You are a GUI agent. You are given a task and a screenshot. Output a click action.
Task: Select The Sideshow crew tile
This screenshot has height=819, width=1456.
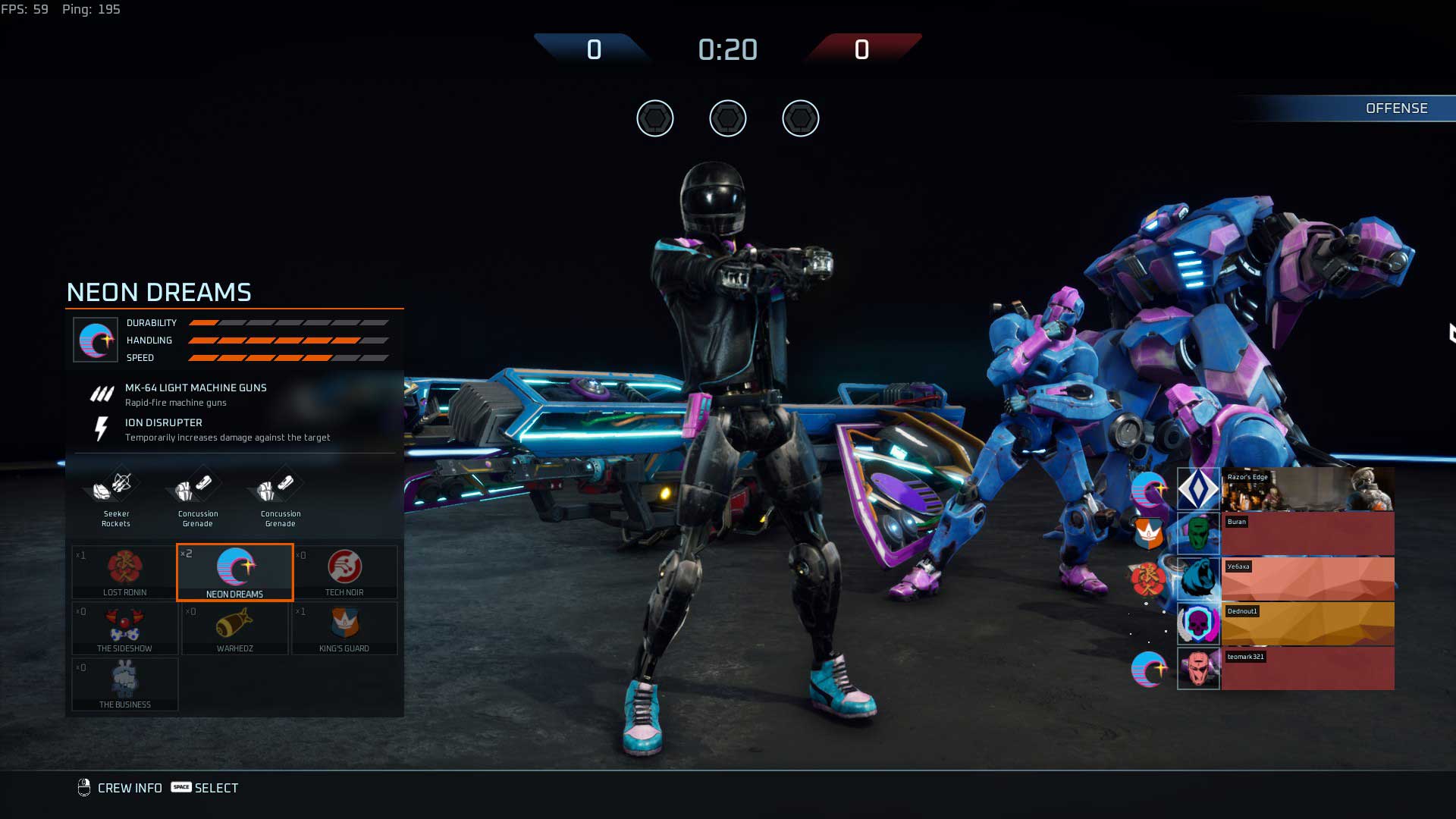click(x=125, y=628)
